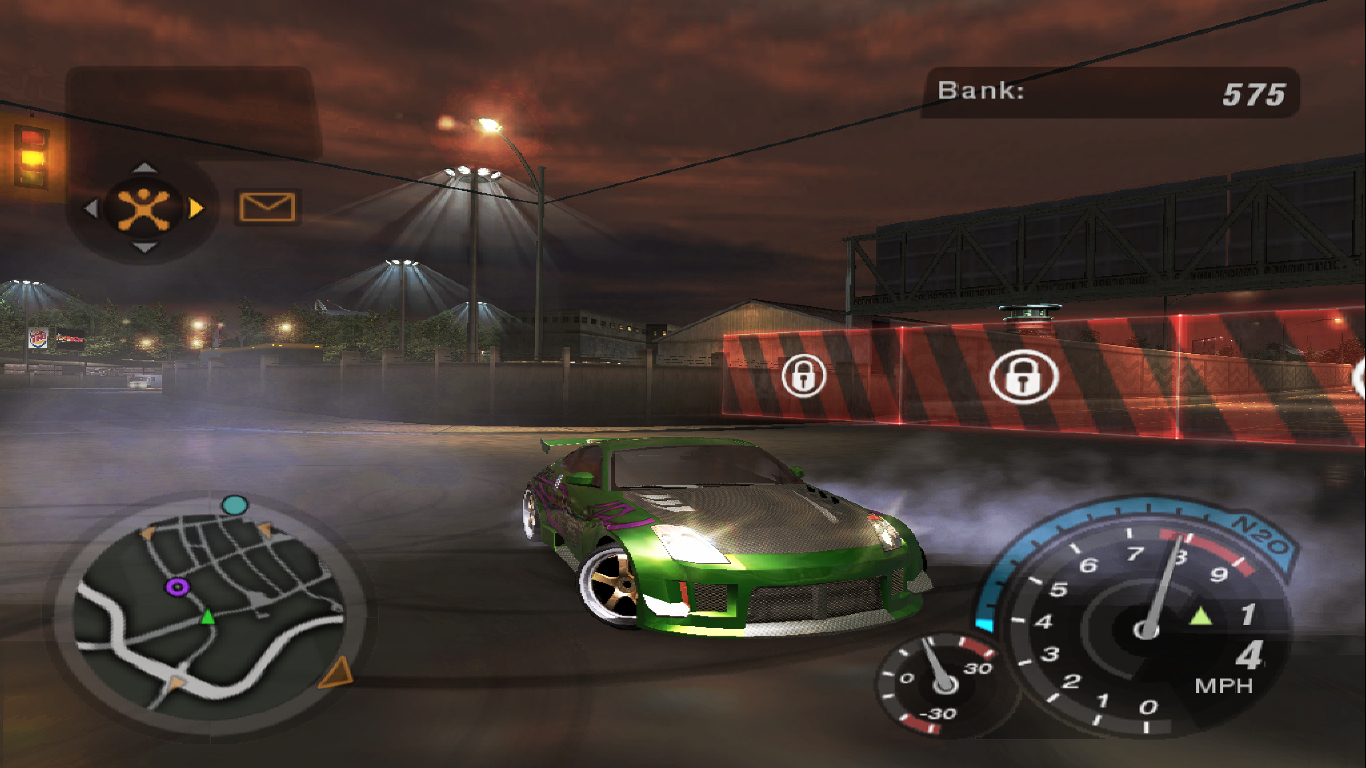The width and height of the screenshot is (1366, 768).
Task: Click the traffic light icon
Action: [x=31, y=156]
